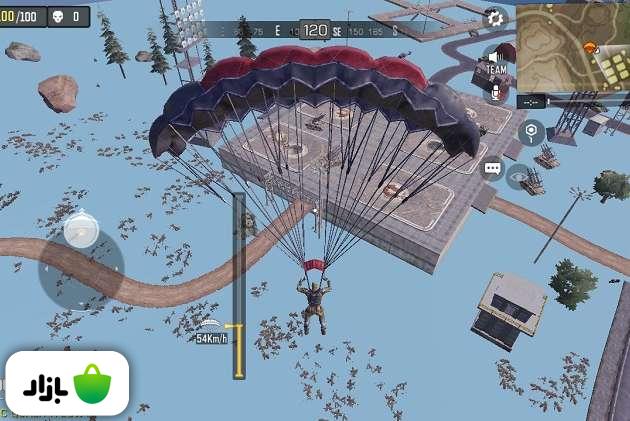Place a location marker with the pin button
Viewport: 630px width, 421px height.
click(x=531, y=131)
